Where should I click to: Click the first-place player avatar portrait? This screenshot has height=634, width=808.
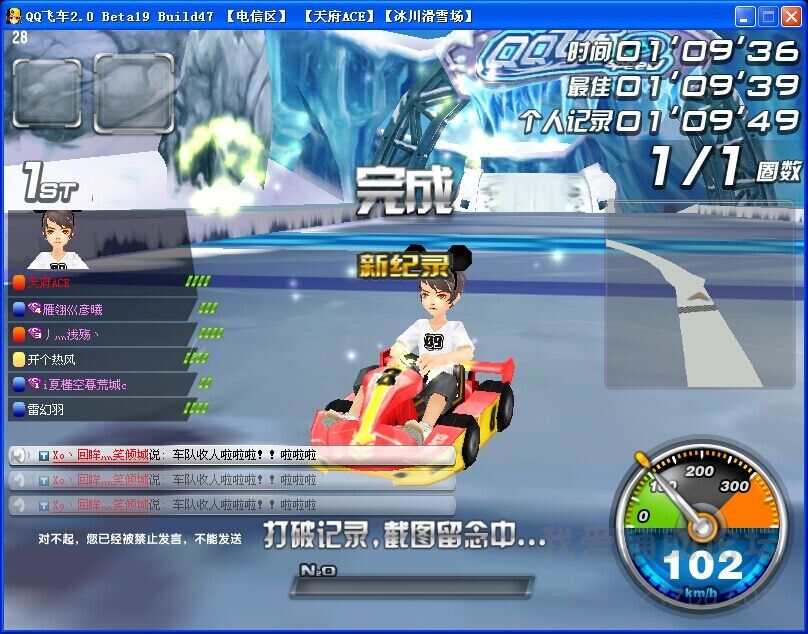[56, 240]
